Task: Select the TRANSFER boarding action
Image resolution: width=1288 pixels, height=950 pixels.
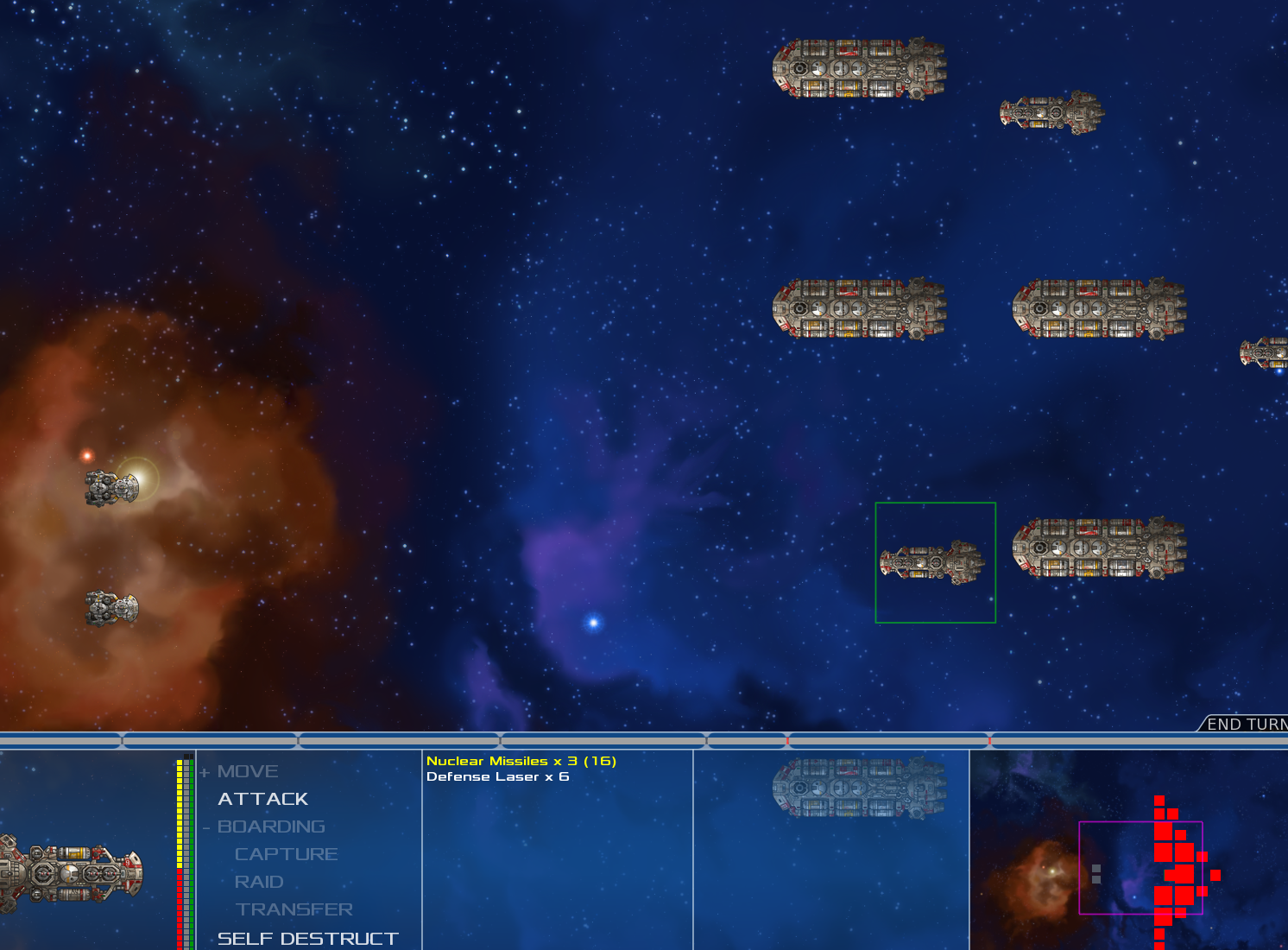Action: pos(294,909)
